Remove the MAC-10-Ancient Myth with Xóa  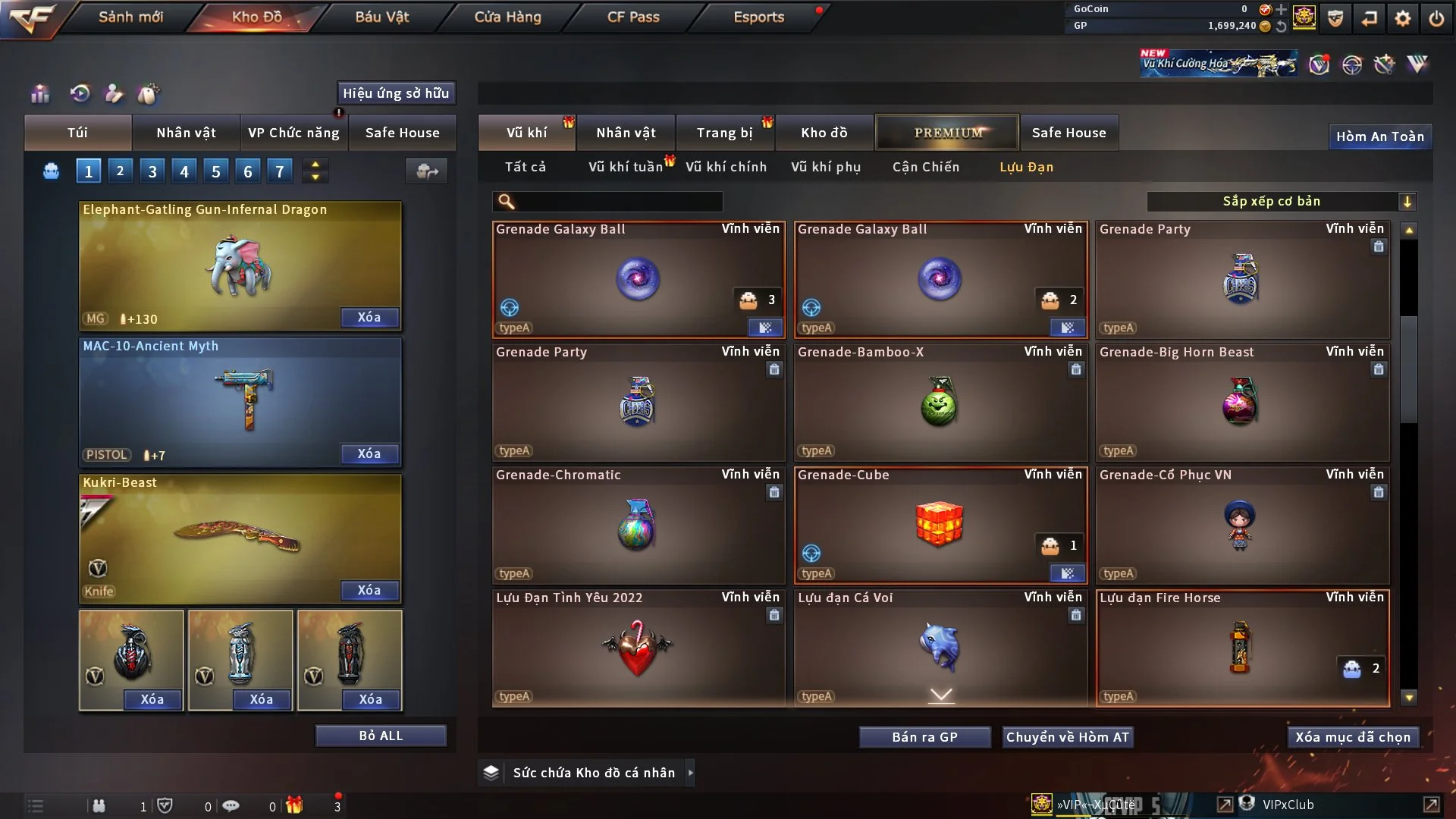tap(369, 454)
